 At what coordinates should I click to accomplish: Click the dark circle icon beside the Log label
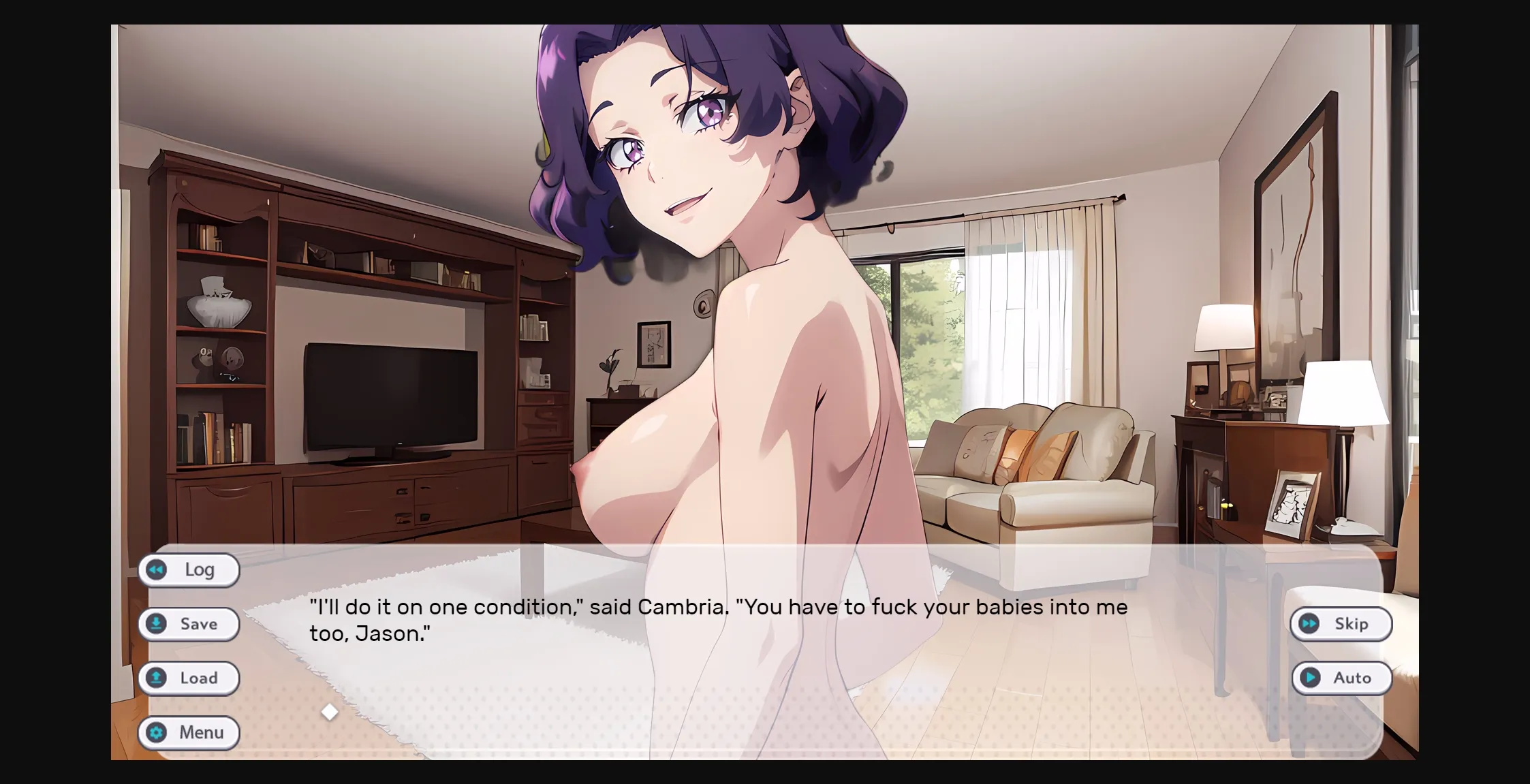(x=157, y=570)
